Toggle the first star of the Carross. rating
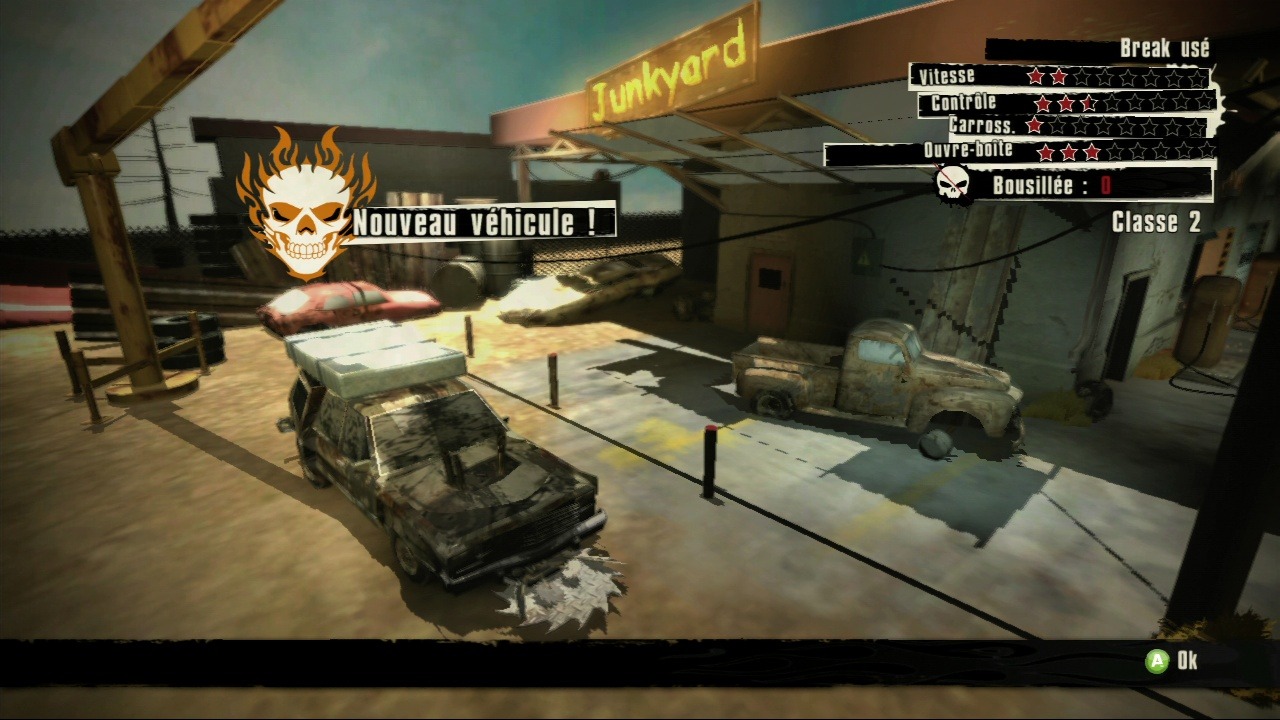This screenshot has width=1280, height=720. tap(1033, 125)
